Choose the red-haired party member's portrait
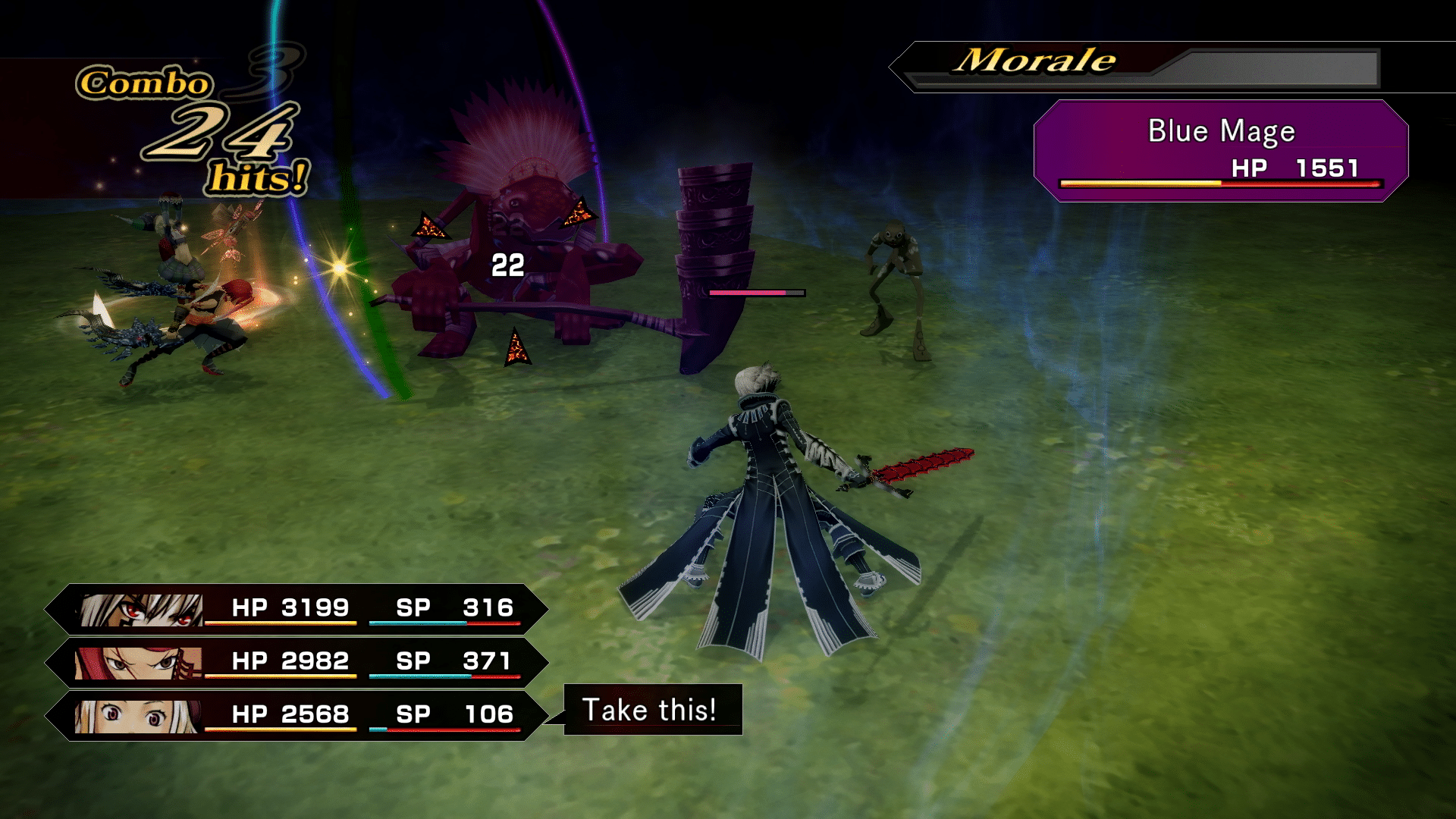 [138, 663]
